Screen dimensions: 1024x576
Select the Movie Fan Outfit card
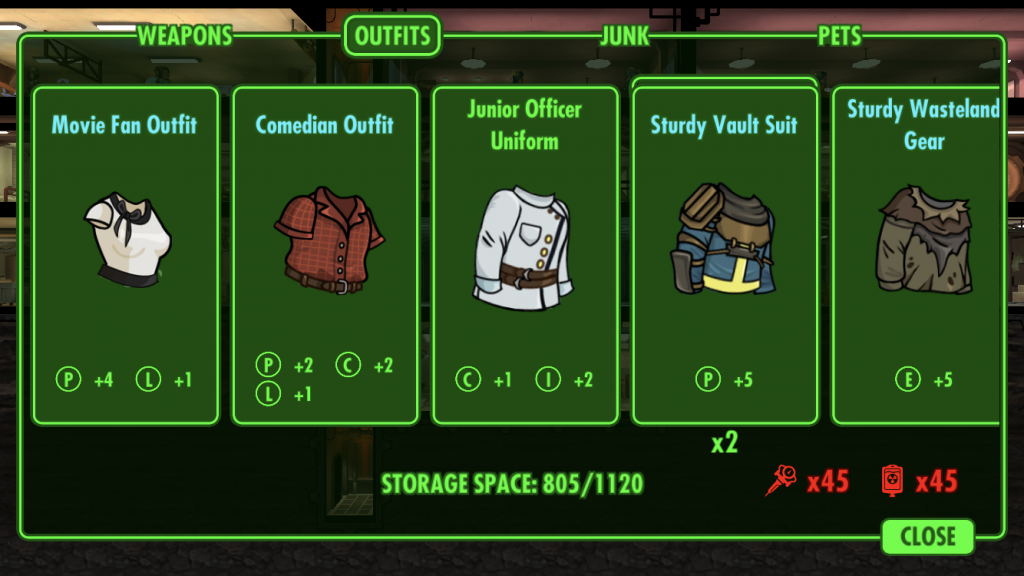coord(125,255)
